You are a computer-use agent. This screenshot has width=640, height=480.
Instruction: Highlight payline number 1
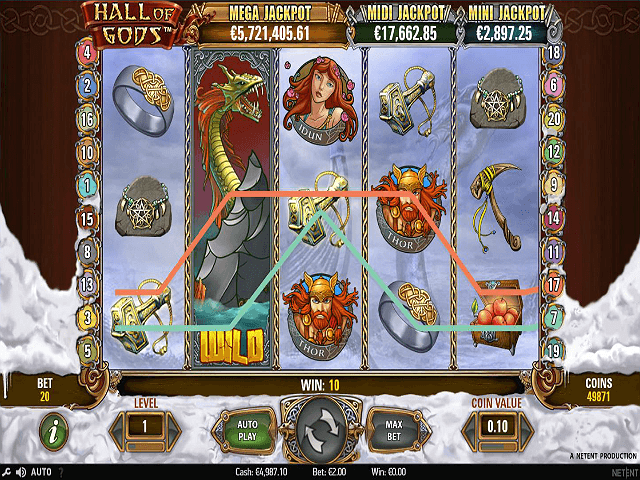point(89,185)
